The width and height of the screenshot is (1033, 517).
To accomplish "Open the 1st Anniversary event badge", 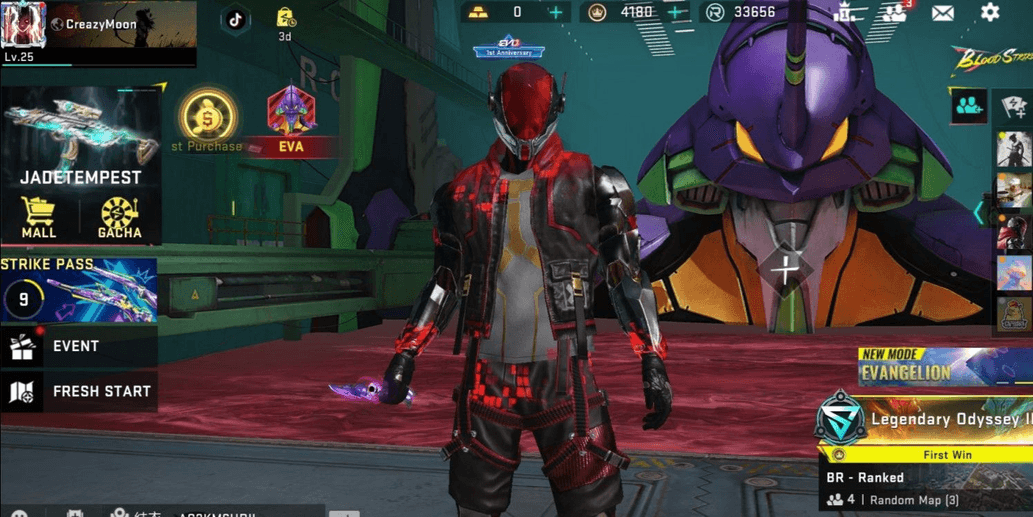I will pyautogui.click(x=509, y=47).
